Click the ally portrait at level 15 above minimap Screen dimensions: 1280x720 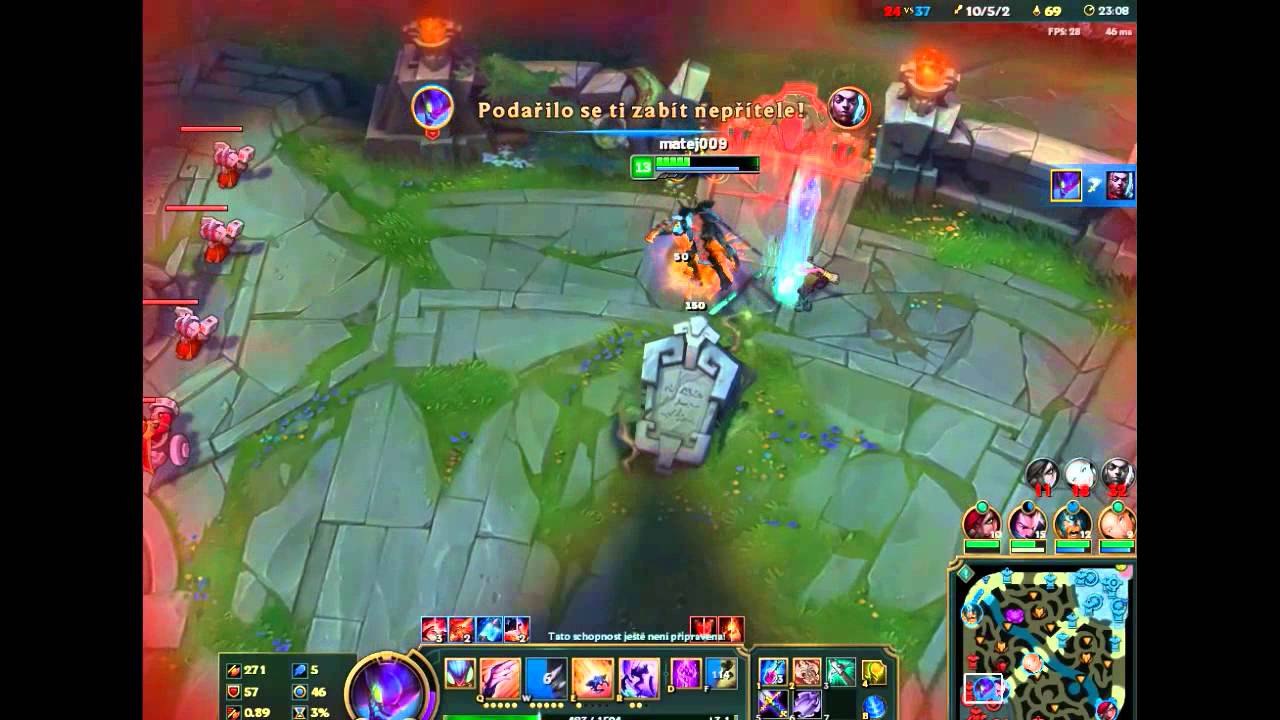(1029, 522)
